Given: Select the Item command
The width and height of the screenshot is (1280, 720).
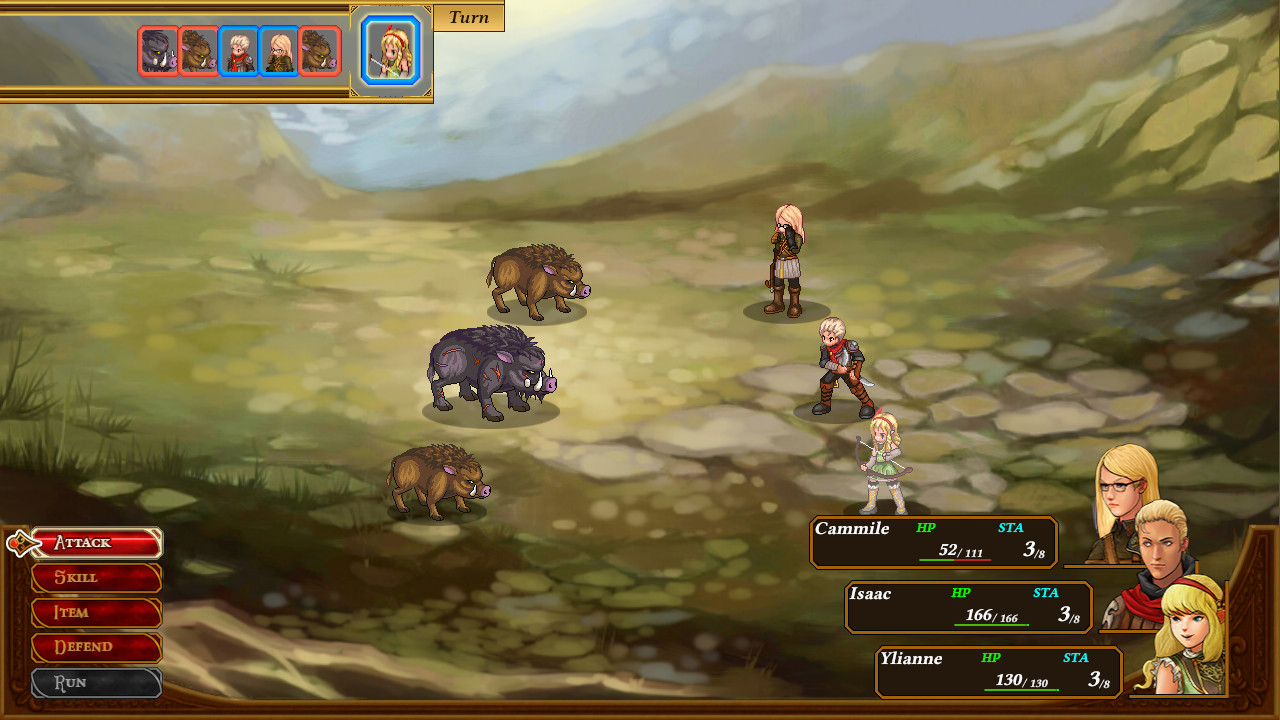Looking at the screenshot, I should (x=96, y=613).
